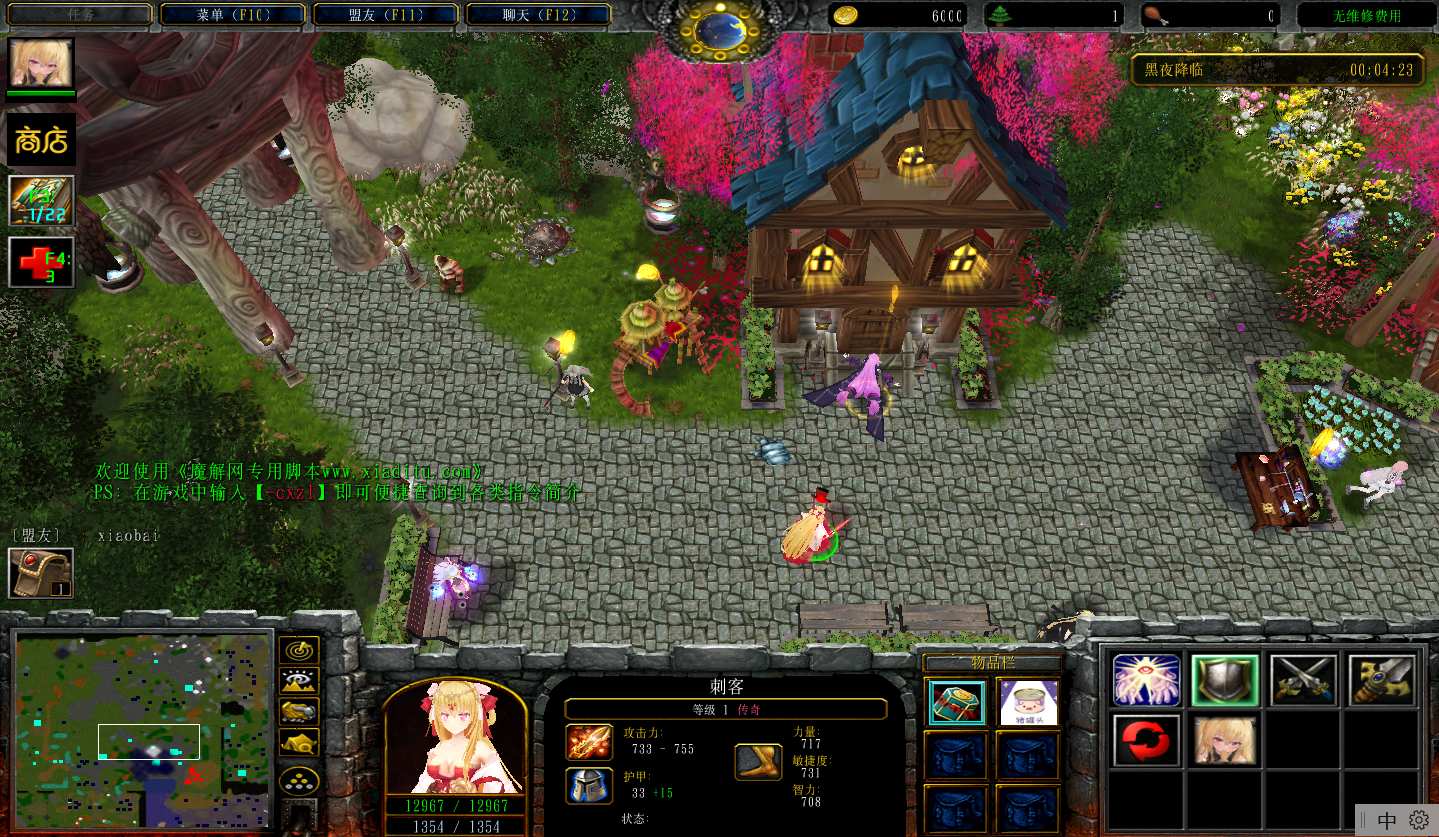Open the 聊天 (F12) chat log
1439x837 pixels.
coord(538,15)
